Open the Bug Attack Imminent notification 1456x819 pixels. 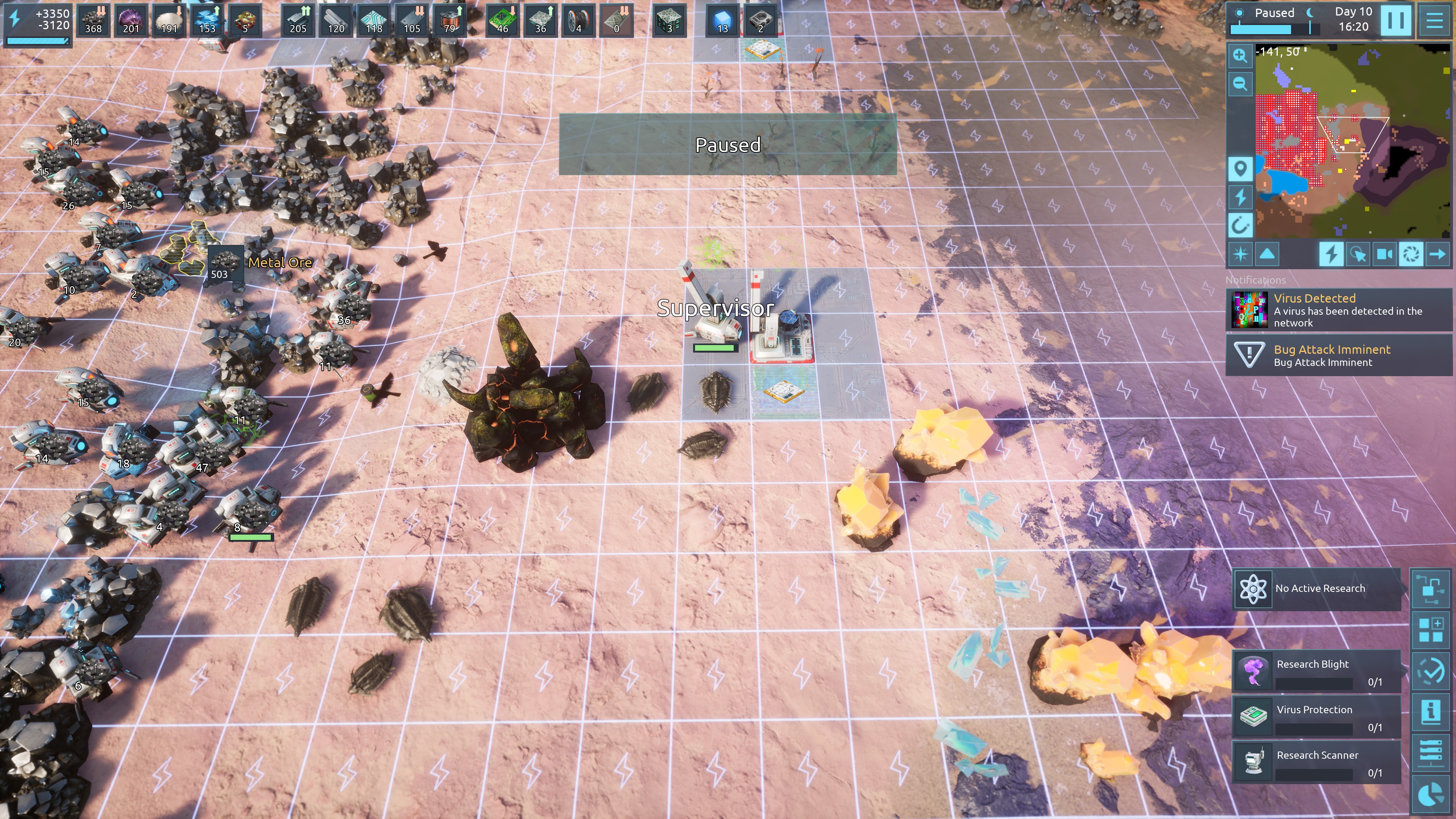point(1338,355)
